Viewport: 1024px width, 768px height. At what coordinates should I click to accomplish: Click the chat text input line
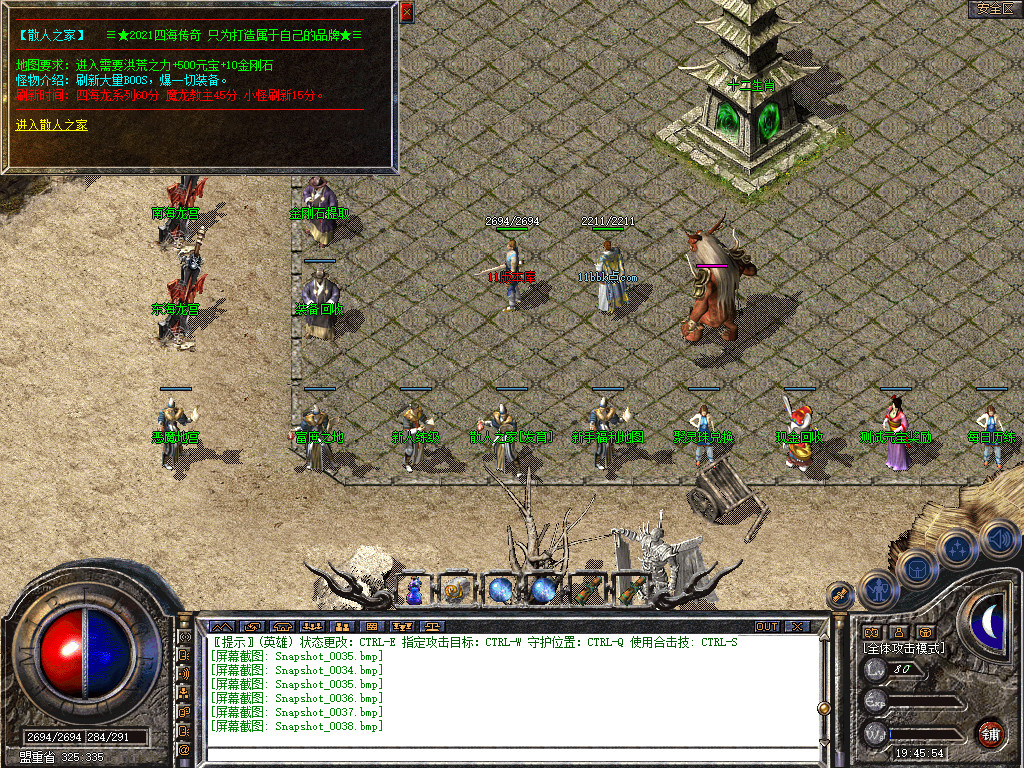[510, 753]
